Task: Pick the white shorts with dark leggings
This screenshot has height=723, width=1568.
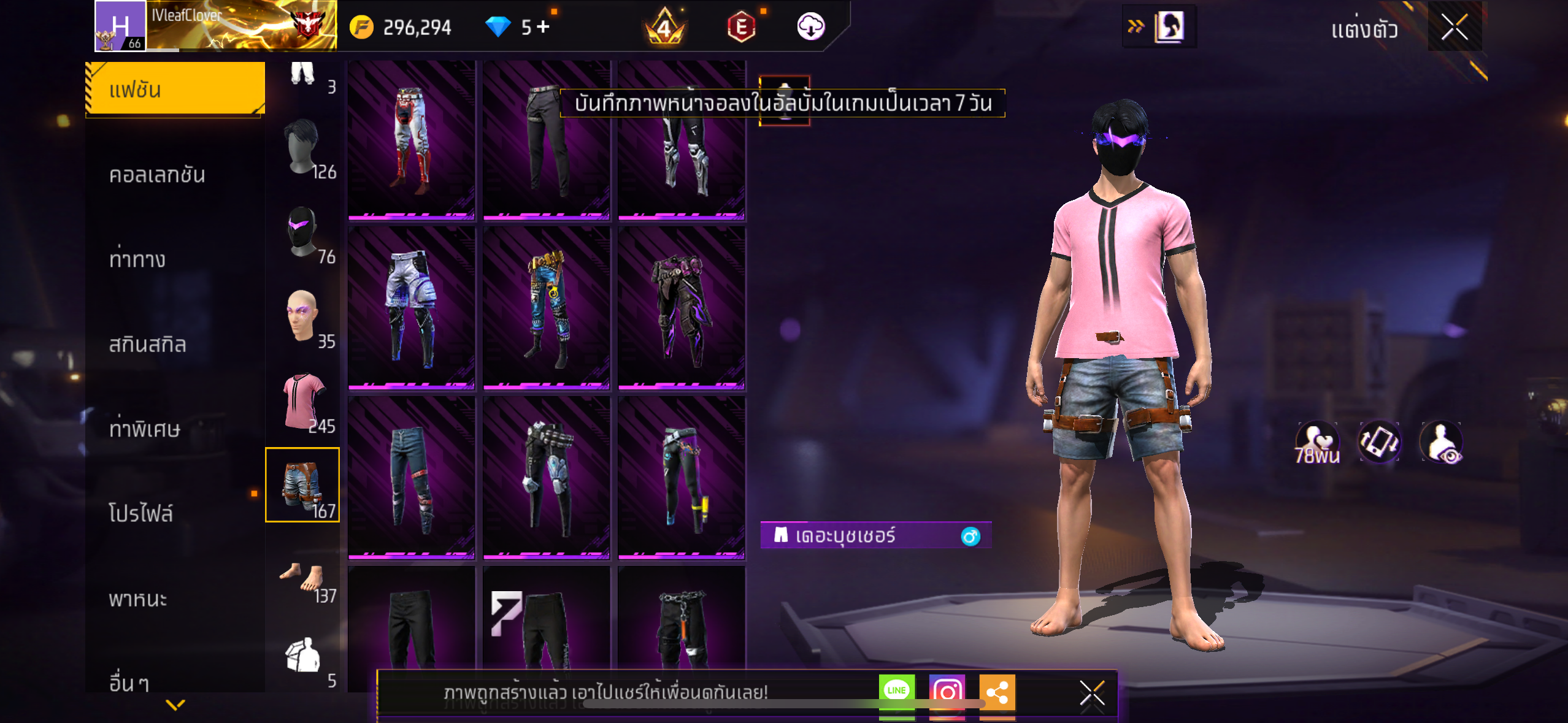Action: pos(411,308)
